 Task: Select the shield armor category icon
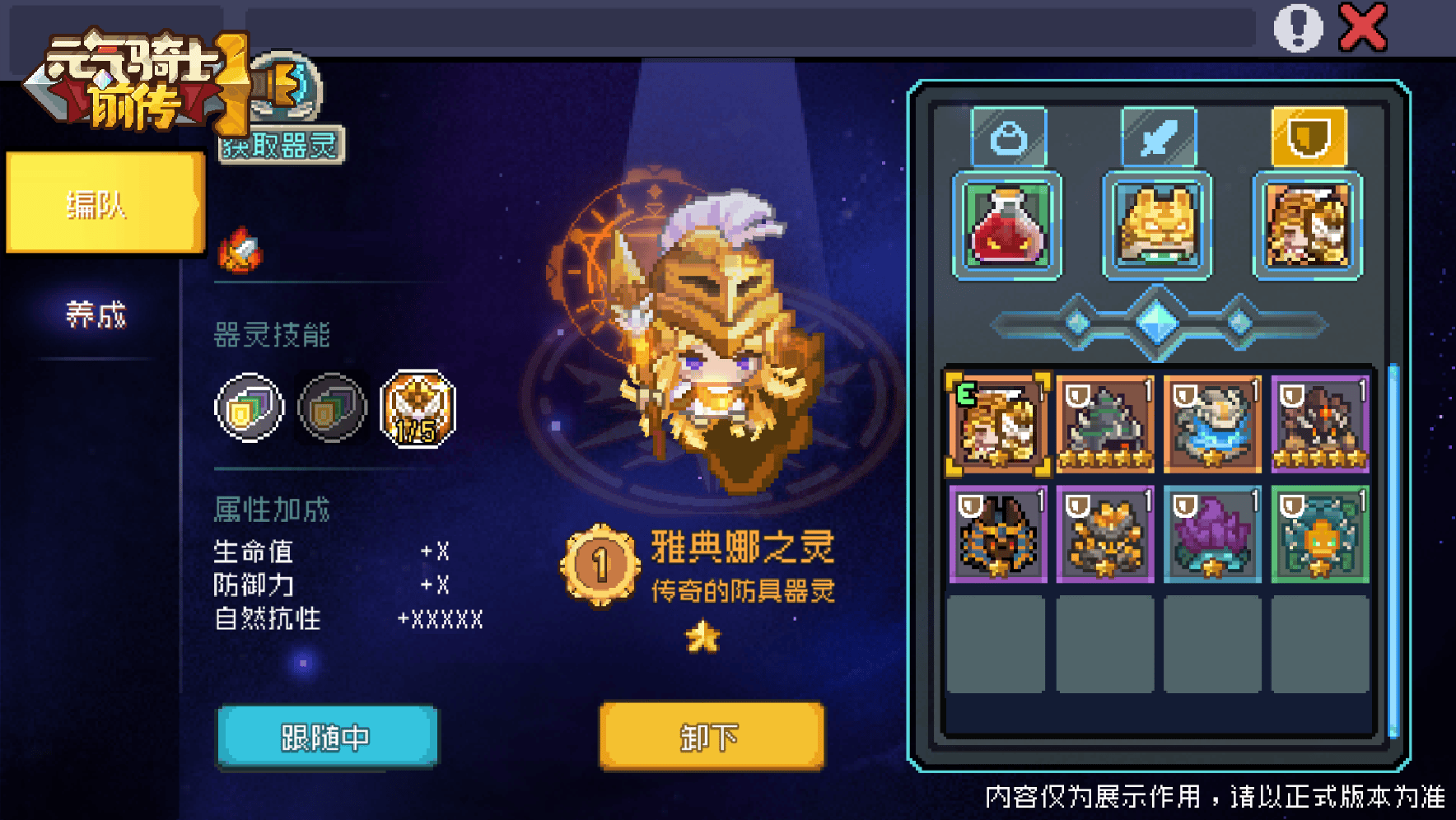(x=1309, y=136)
